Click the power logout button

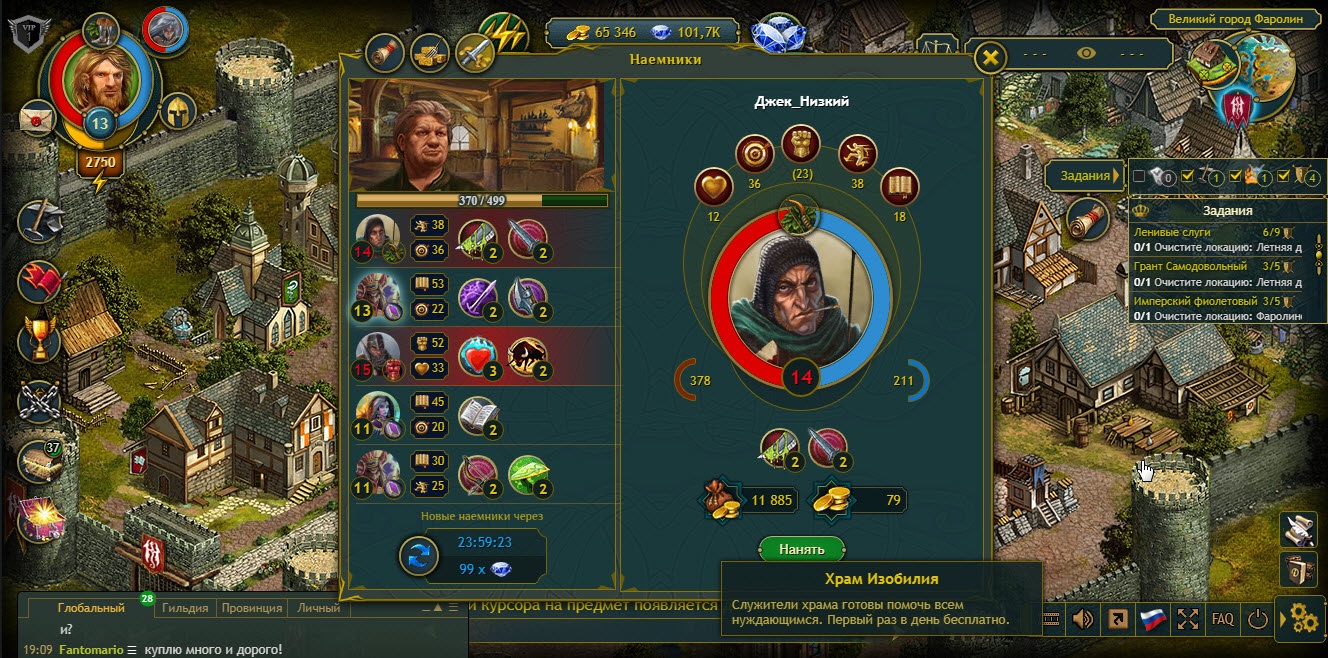(x=1257, y=619)
